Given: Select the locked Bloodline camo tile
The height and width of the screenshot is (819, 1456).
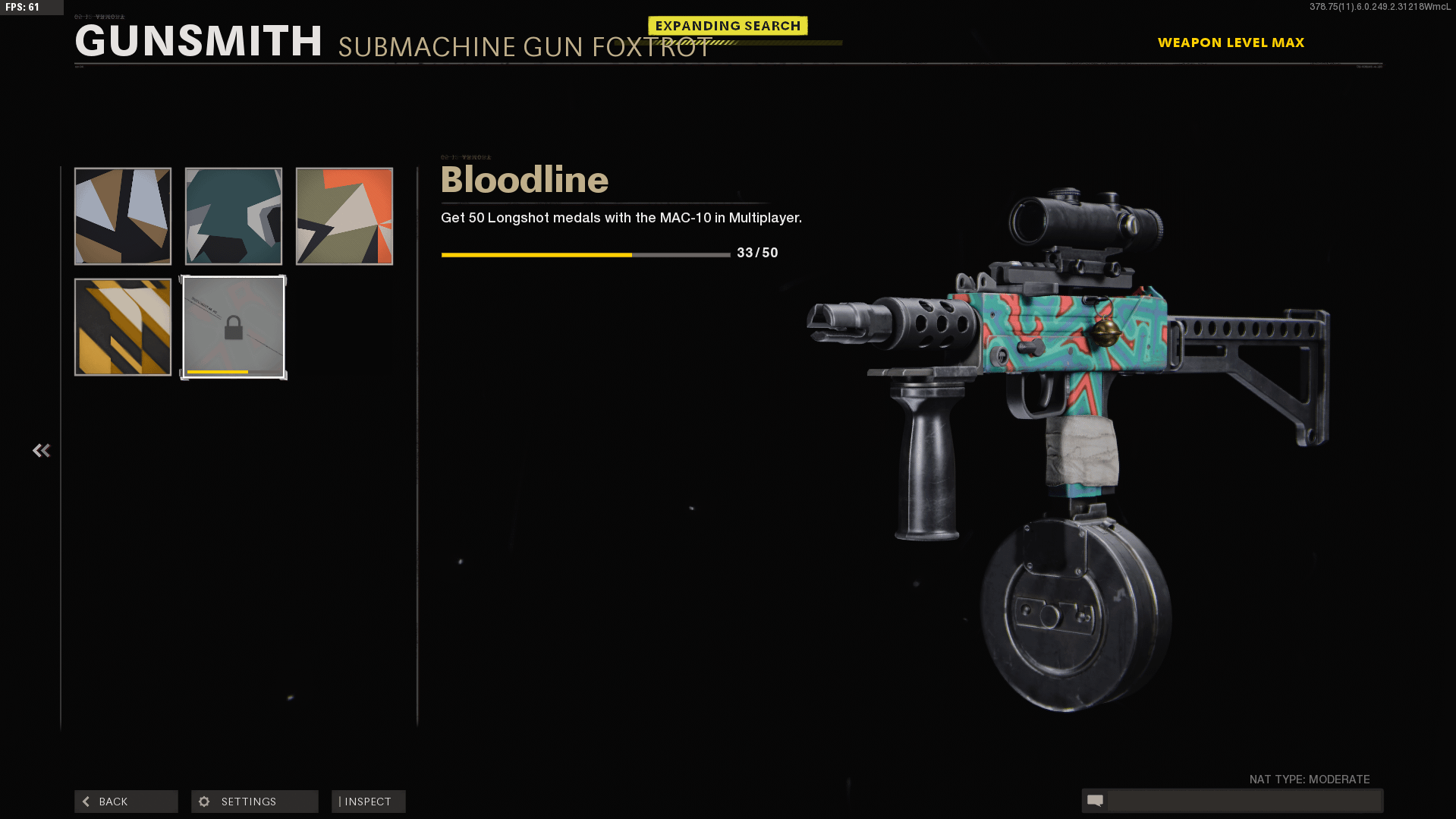Looking at the screenshot, I should [x=234, y=327].
